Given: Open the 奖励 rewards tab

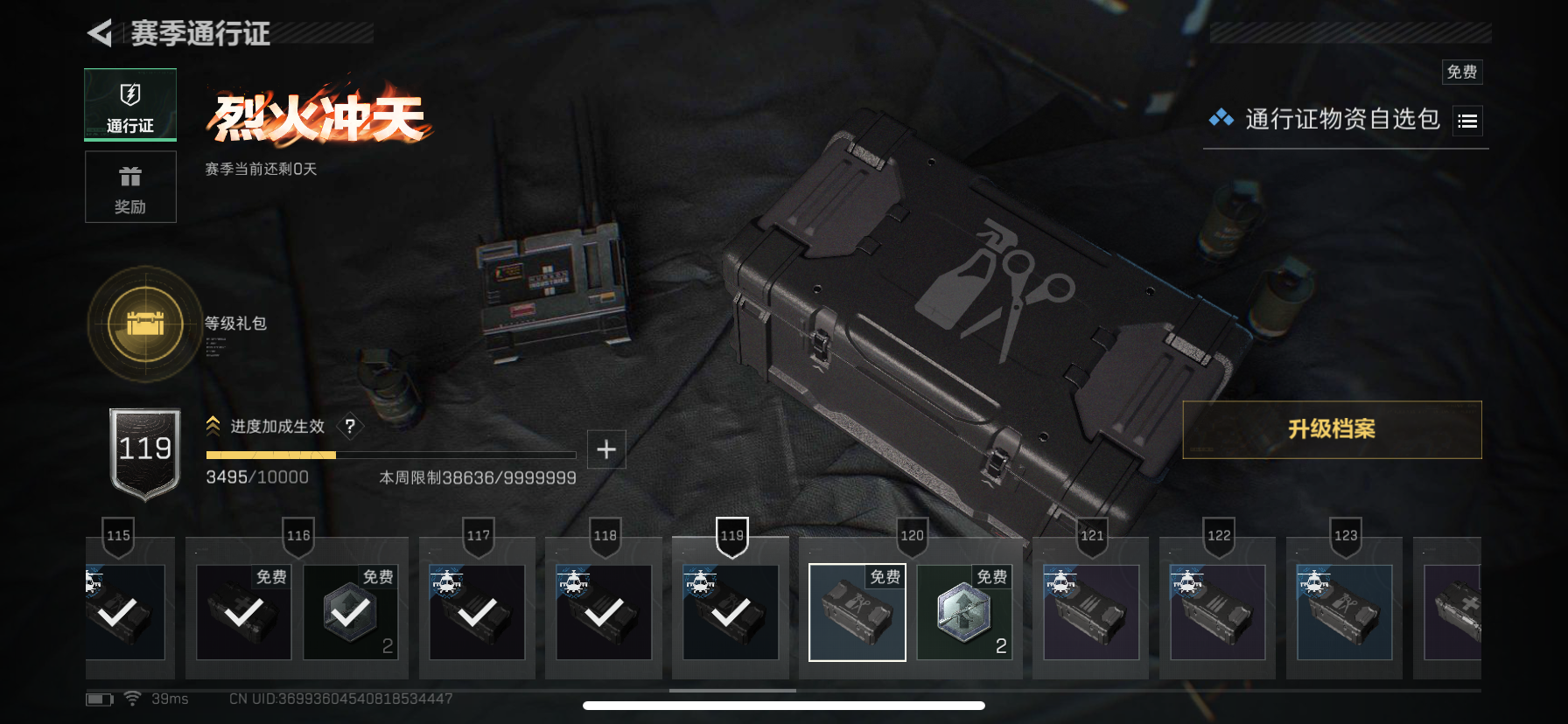Looking at the screenshot, I should [130, 187].
